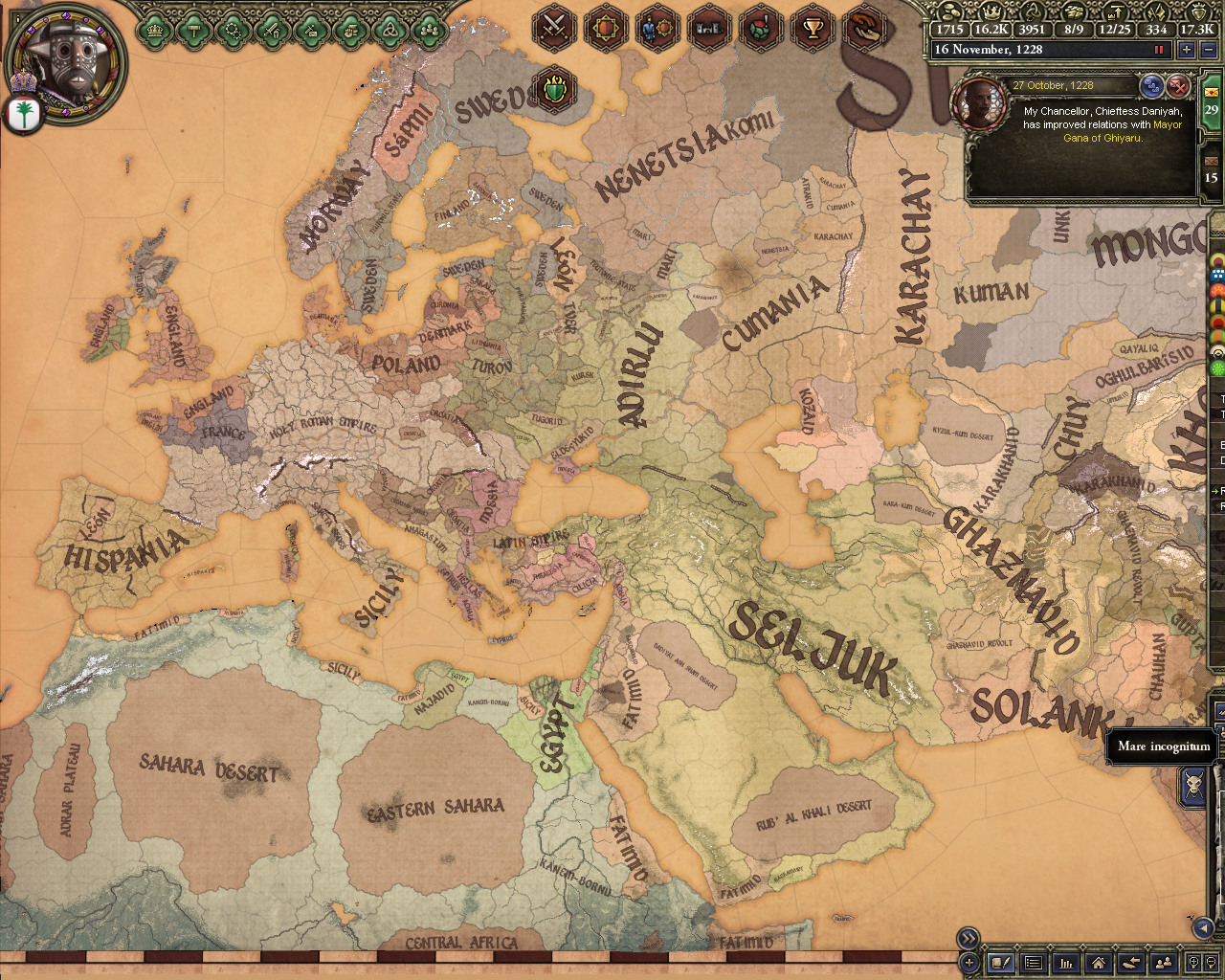Image resolution: width=1225 pixels, height=980 pixels.
Task: Dismiss the chancellor notification with the red cross
Action: [1177, 86]
